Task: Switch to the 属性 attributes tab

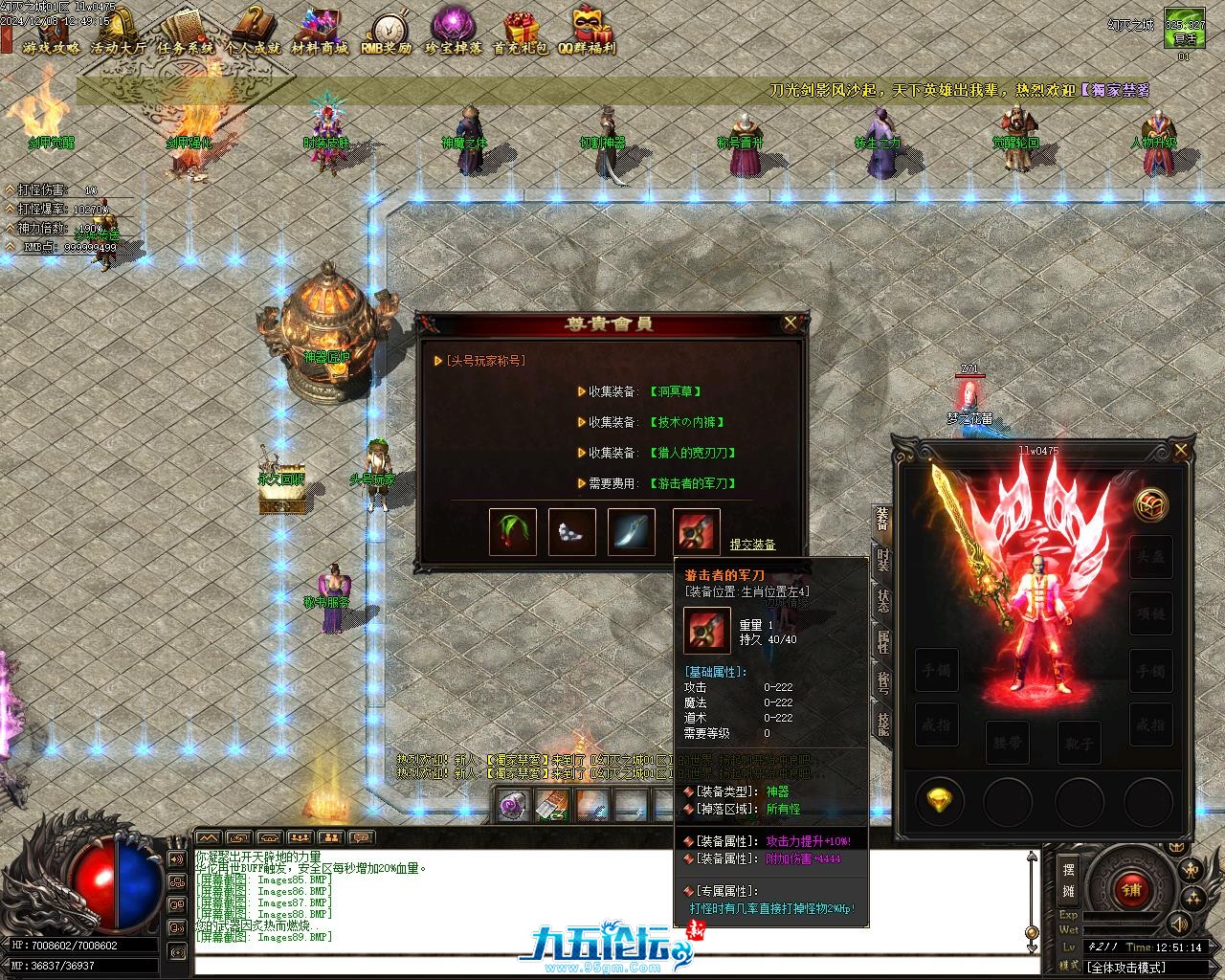Action: point(882,641)
